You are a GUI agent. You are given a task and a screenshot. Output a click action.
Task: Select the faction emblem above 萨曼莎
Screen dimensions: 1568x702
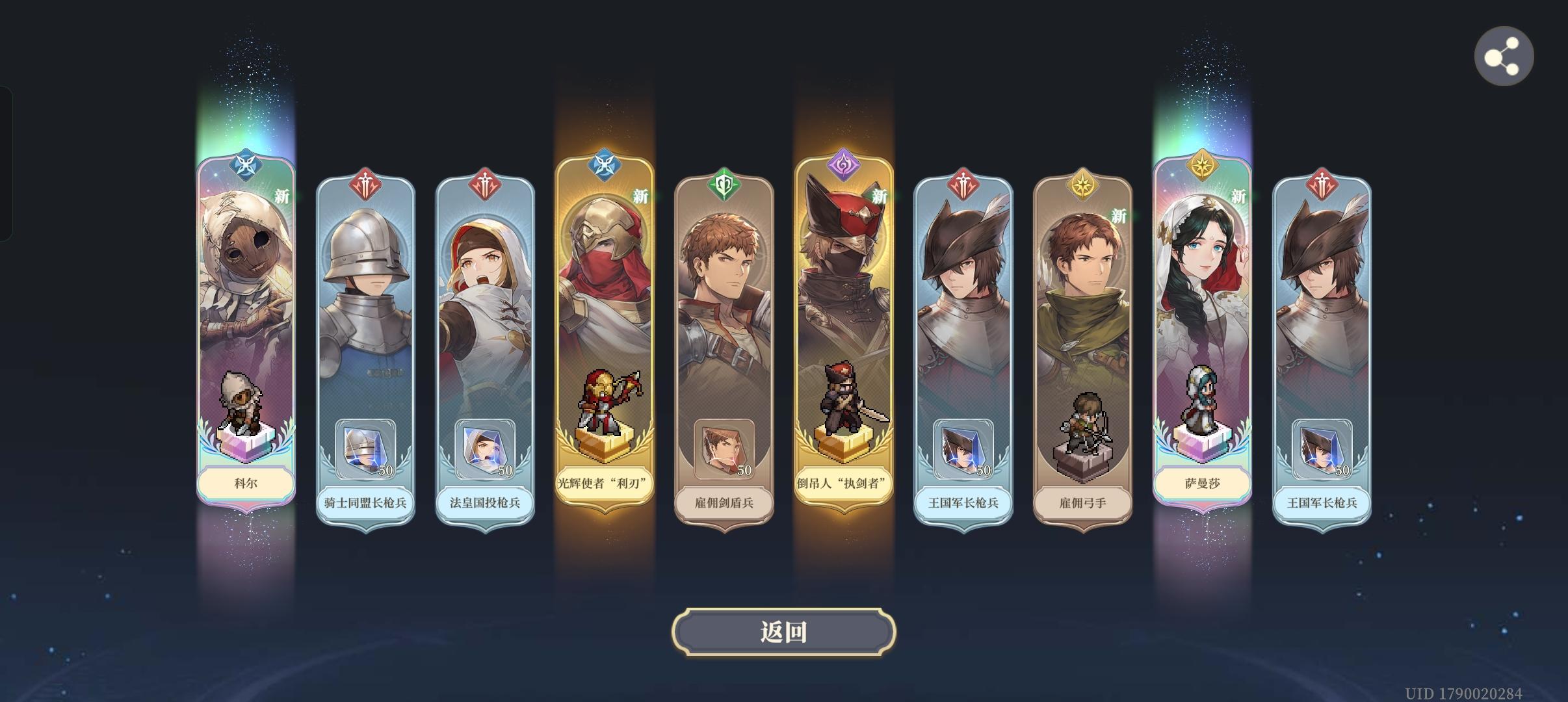point(1201,164)
